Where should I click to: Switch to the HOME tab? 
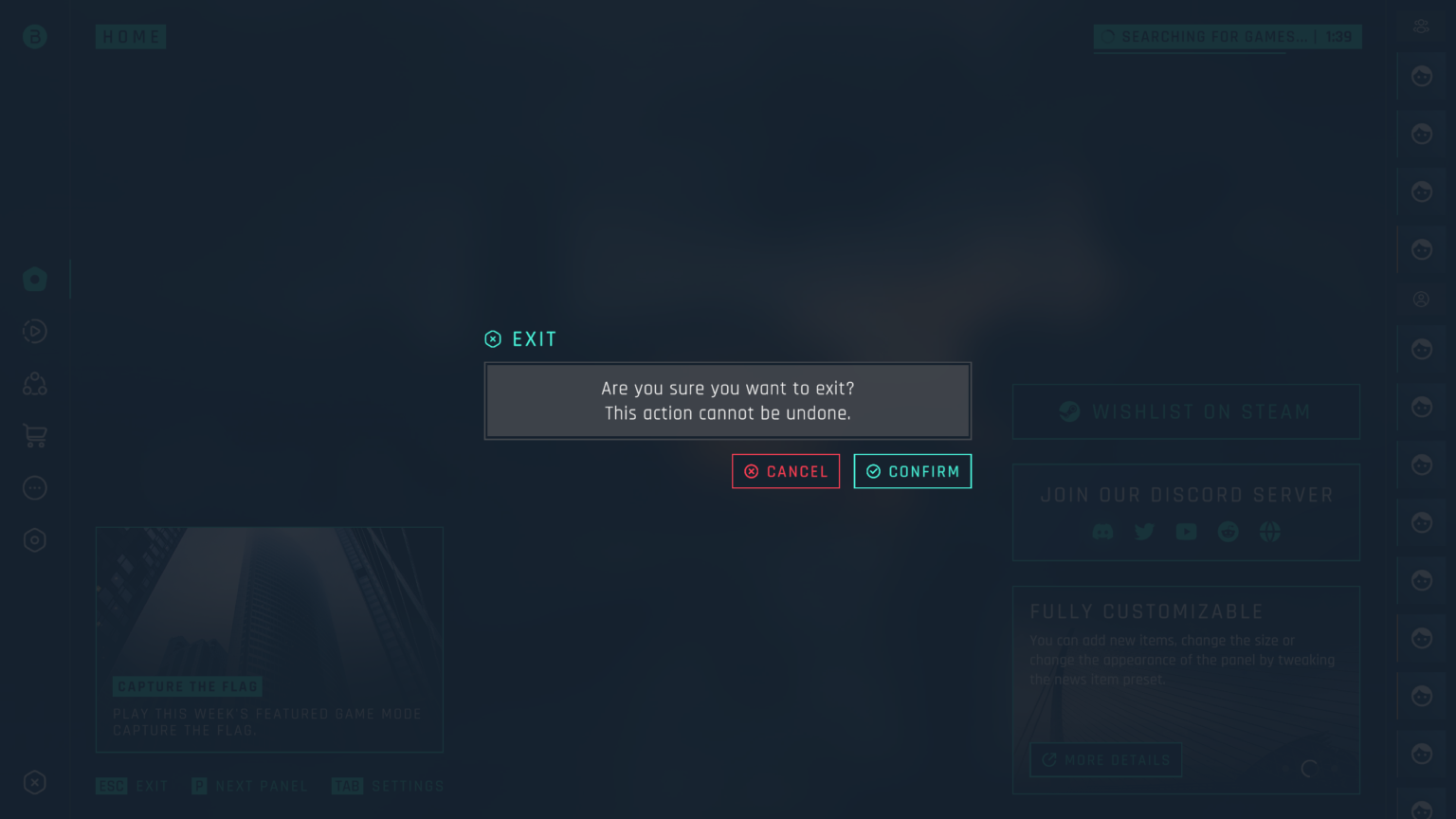[x=131, y=36]
